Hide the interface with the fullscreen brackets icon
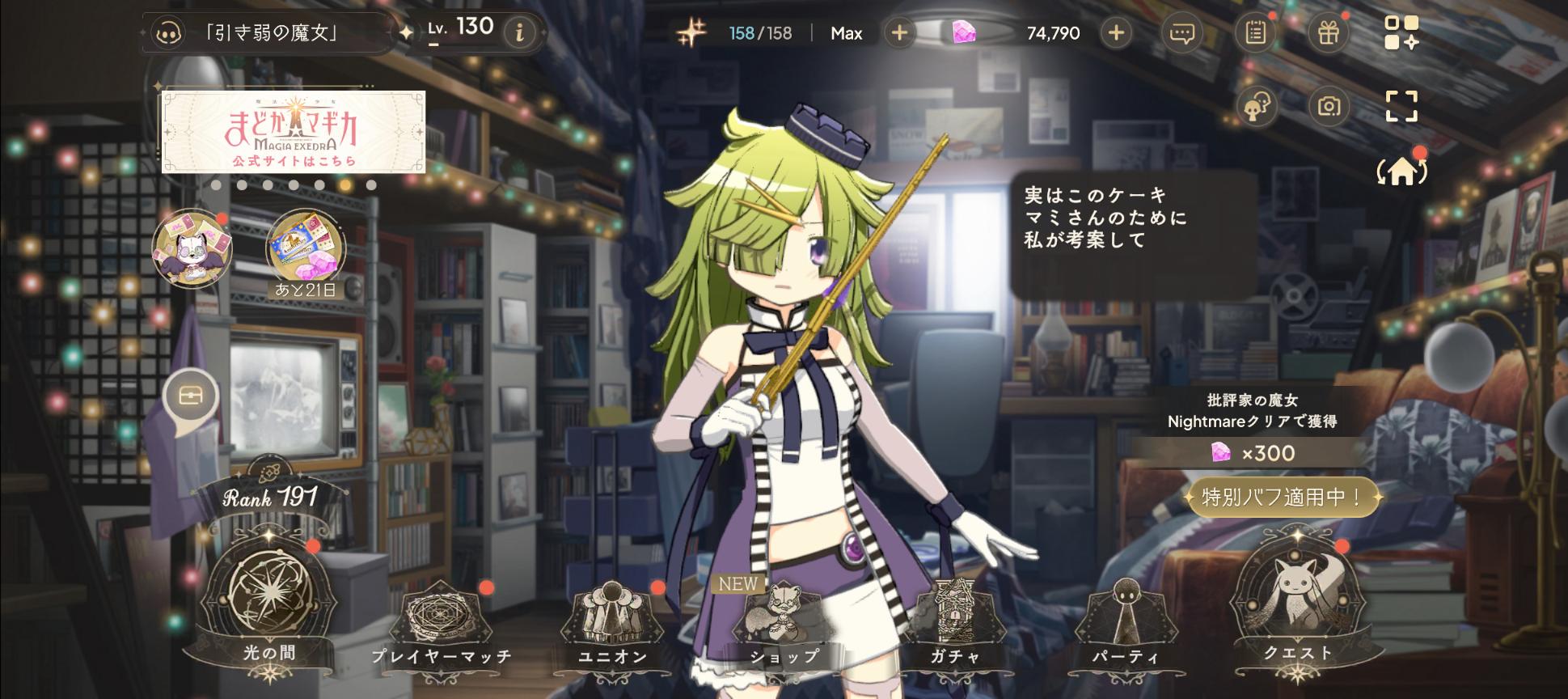The image size is (1568, 699). [x=1401, y=106]
